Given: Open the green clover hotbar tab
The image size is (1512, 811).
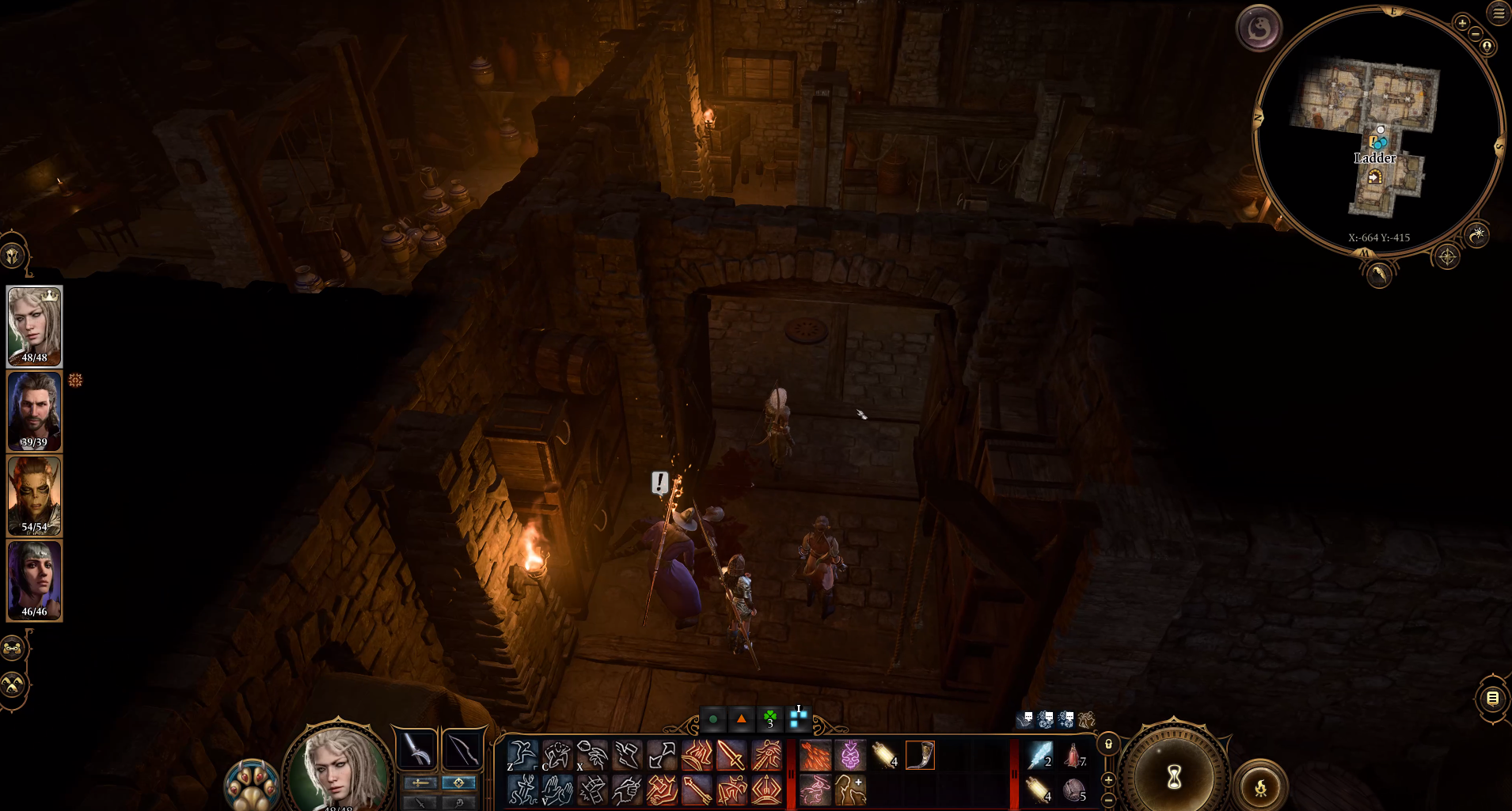Looking at the screenshot, I should click(769, 718).
